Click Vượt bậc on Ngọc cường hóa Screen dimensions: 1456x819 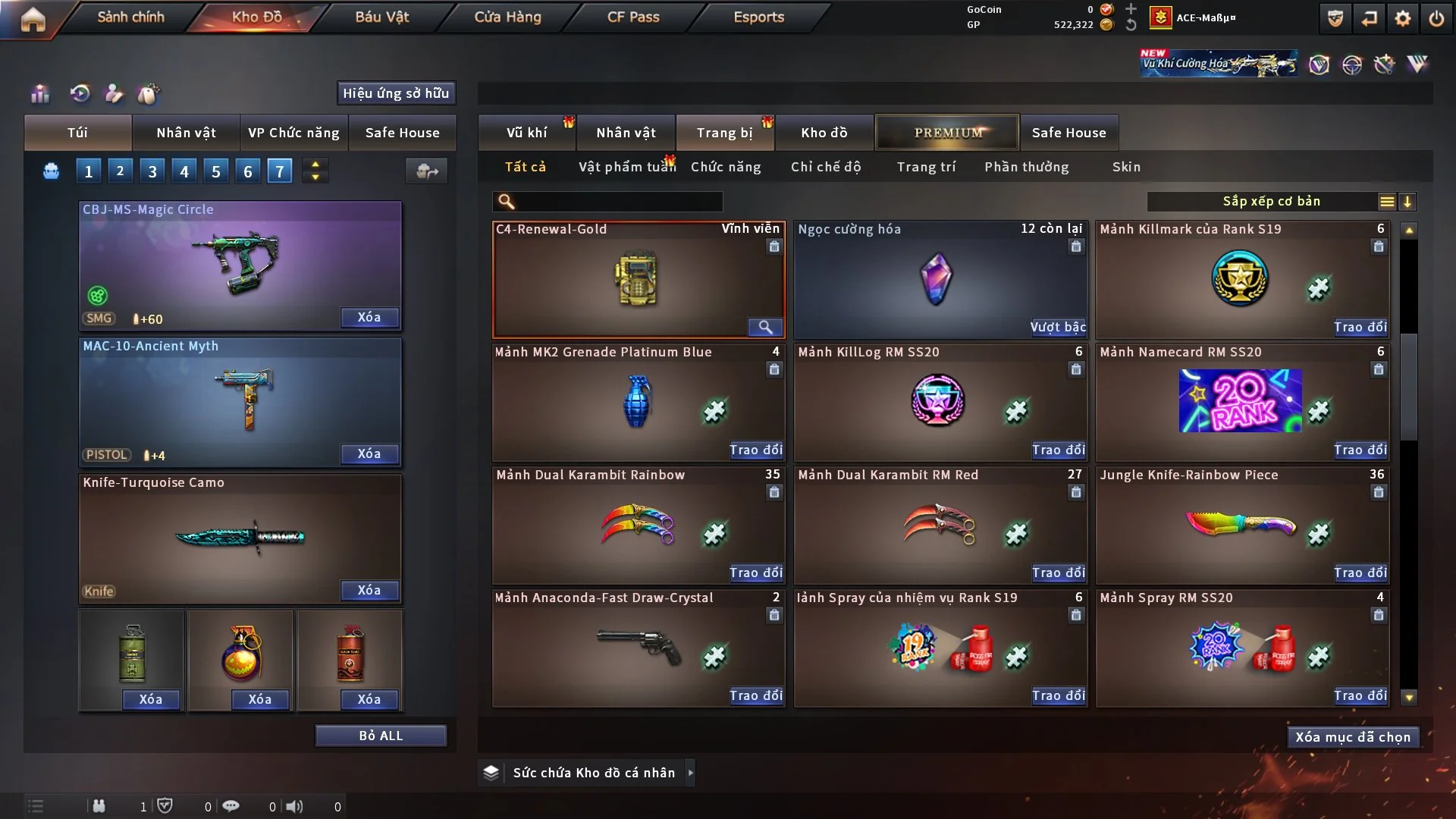tap(1058, 327)
